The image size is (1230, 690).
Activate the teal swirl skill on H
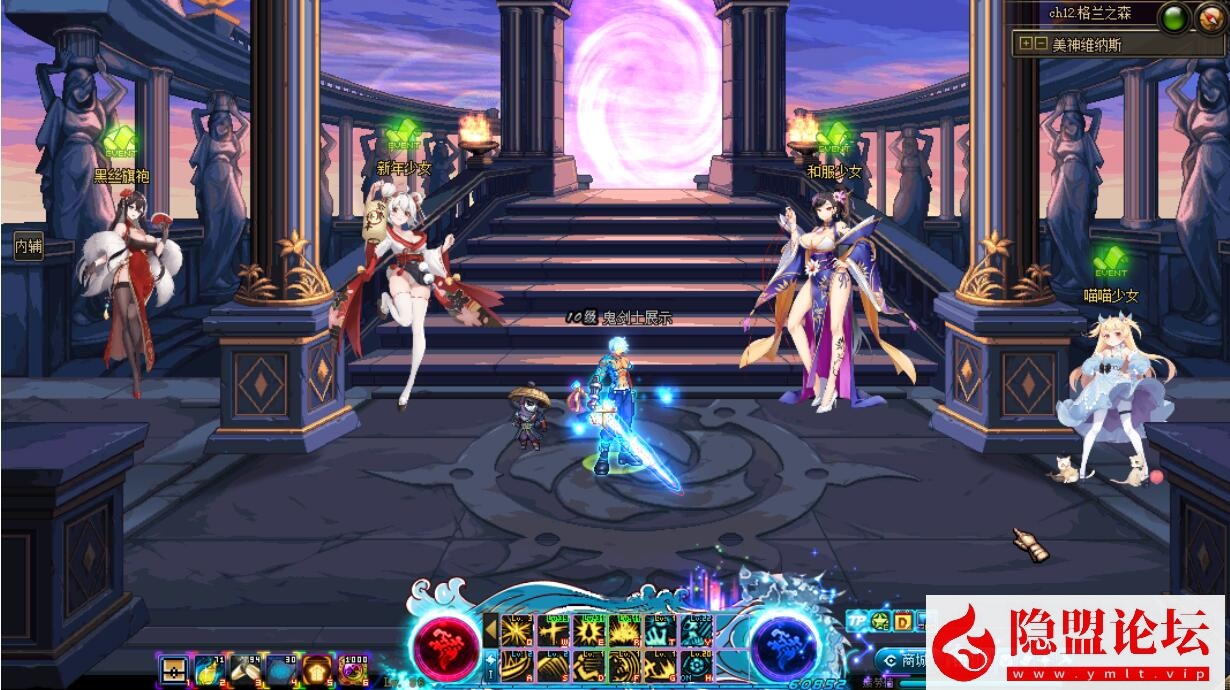tap(696, 665)
